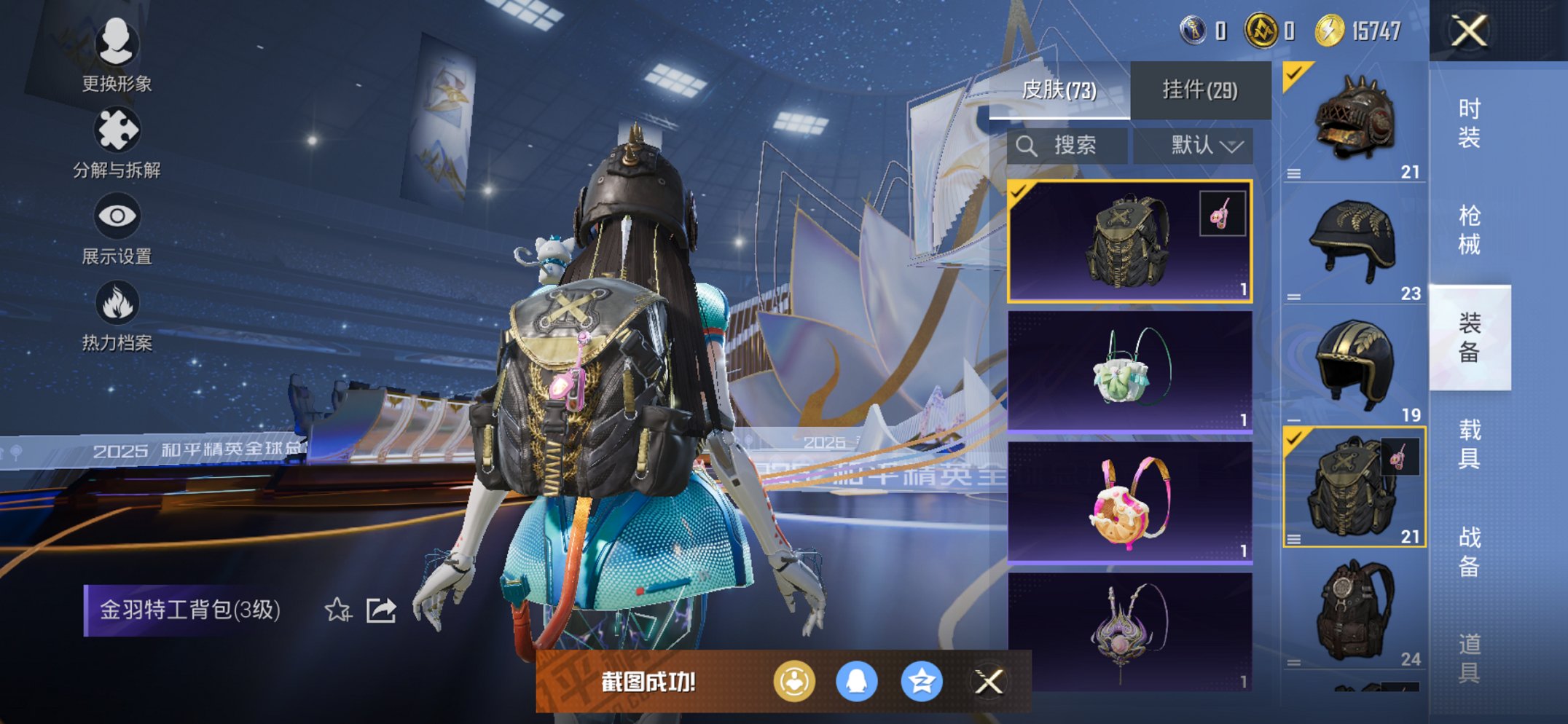The width and height of the screenshot is (1568, 724).
Task: Select the pink donut backpack skin
Action: (1129, 502)
